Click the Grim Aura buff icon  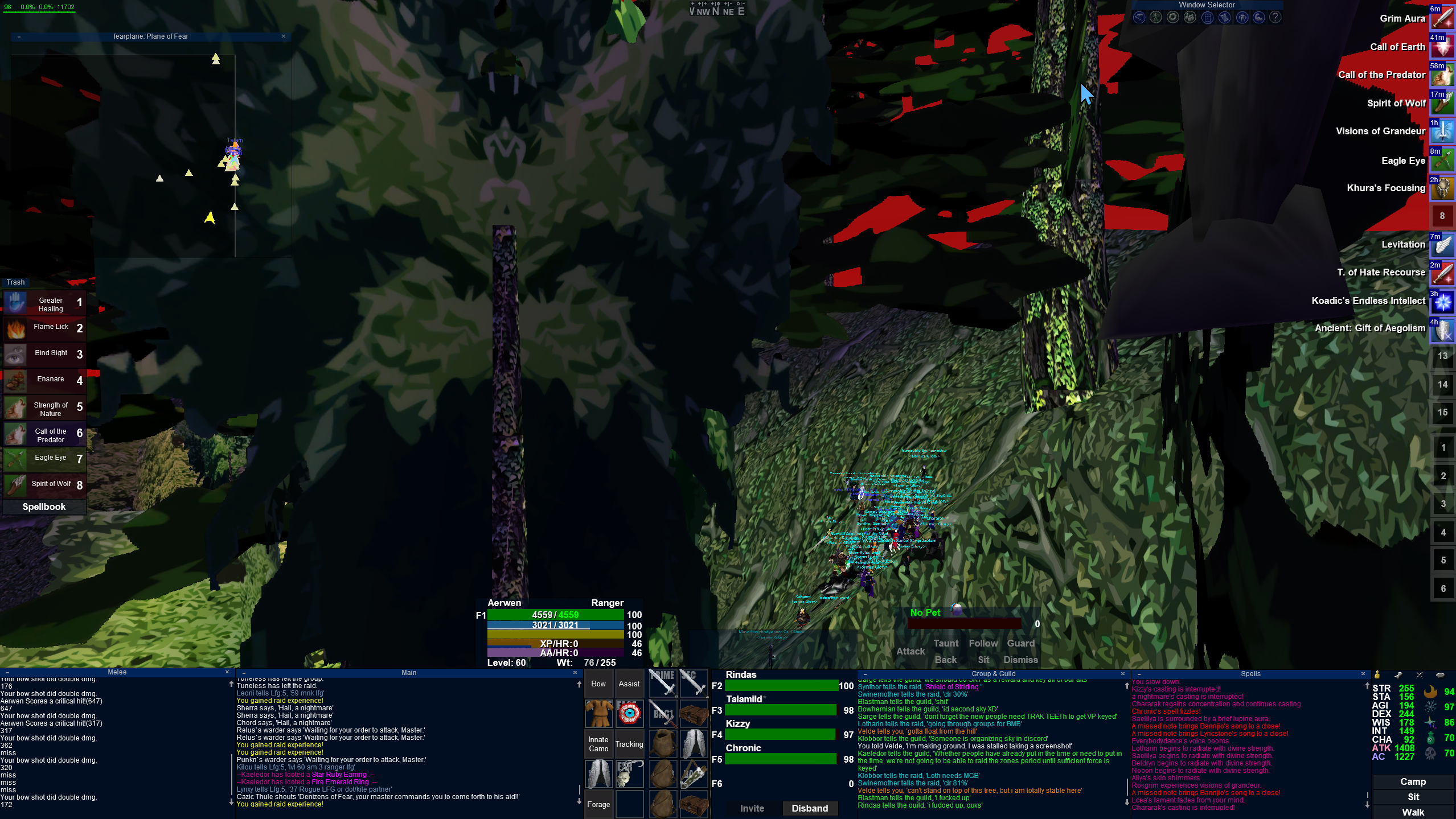pyautogui.click(x=1442, y=19)
